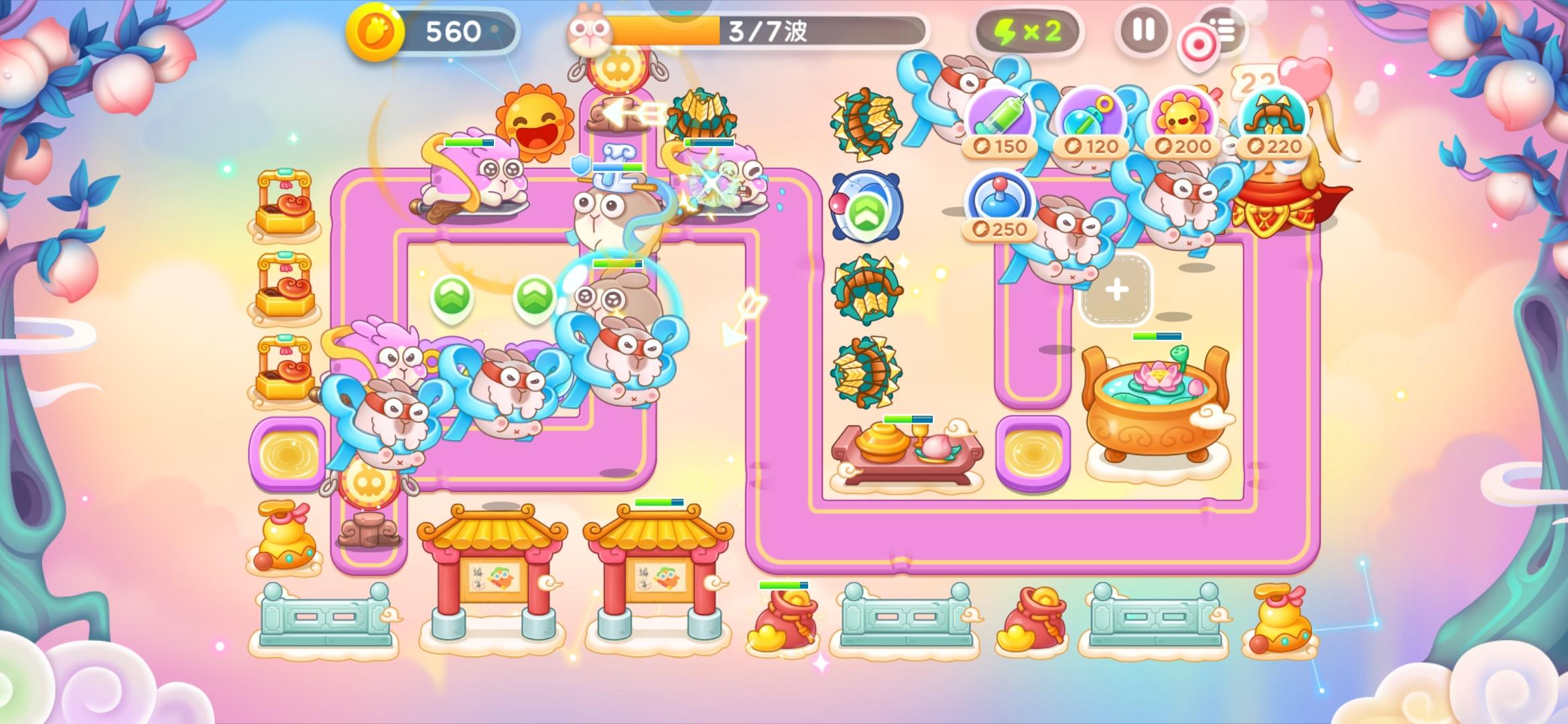This screenshot has height=724, width=1568.
Task: Select the green syringe tower costing 150
Action: pos(1002,117)
